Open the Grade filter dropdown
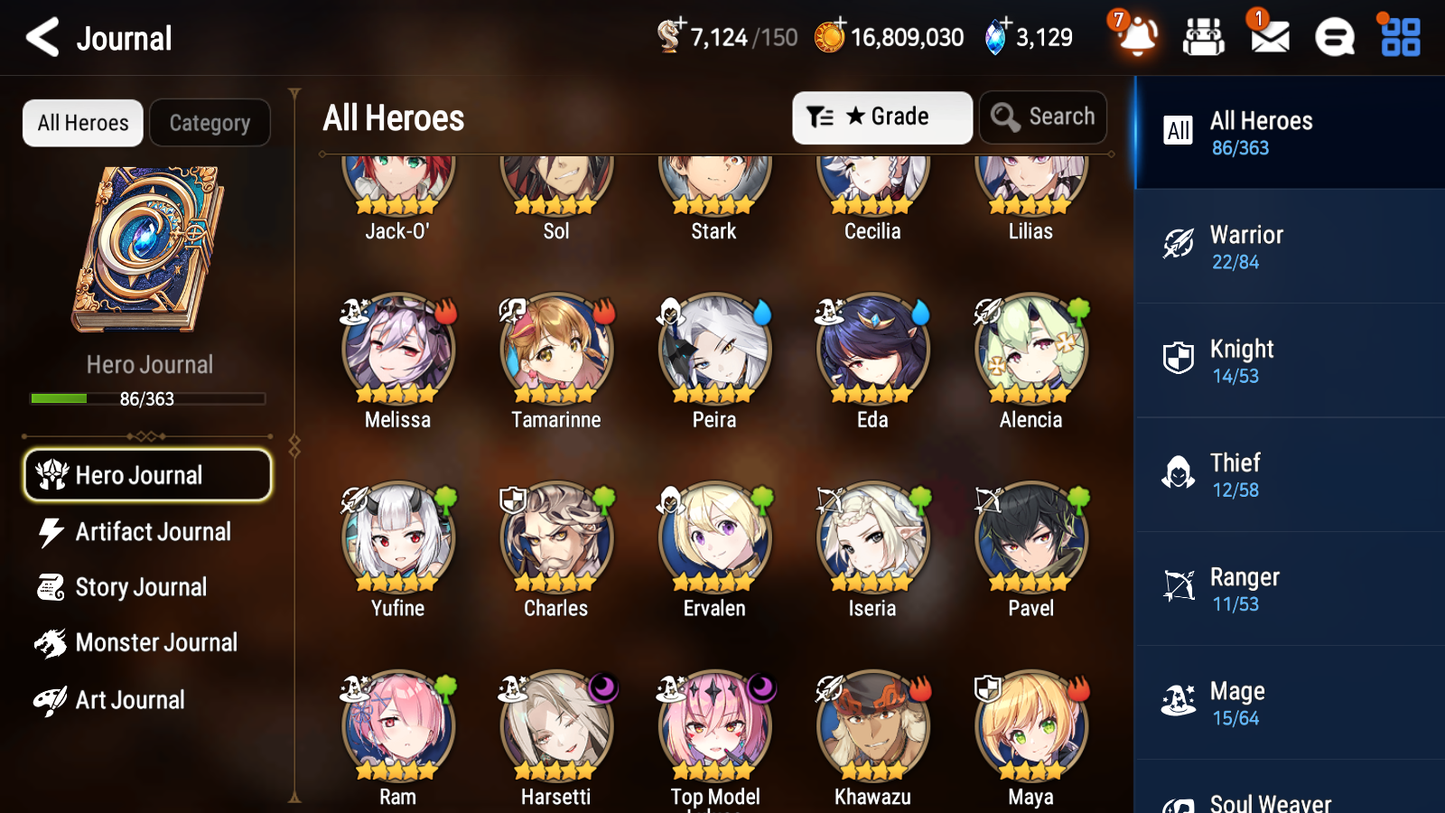The height and width of the screenshot is (813, 1445). click(x=882, y=117)
